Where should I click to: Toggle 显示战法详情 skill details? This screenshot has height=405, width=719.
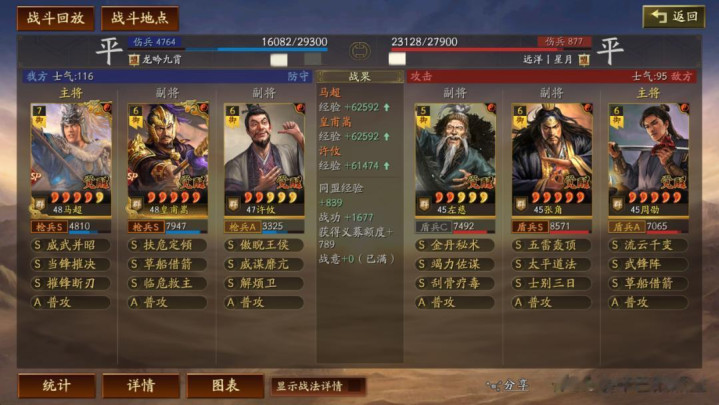pyautogui.click(x=317, y=386)
